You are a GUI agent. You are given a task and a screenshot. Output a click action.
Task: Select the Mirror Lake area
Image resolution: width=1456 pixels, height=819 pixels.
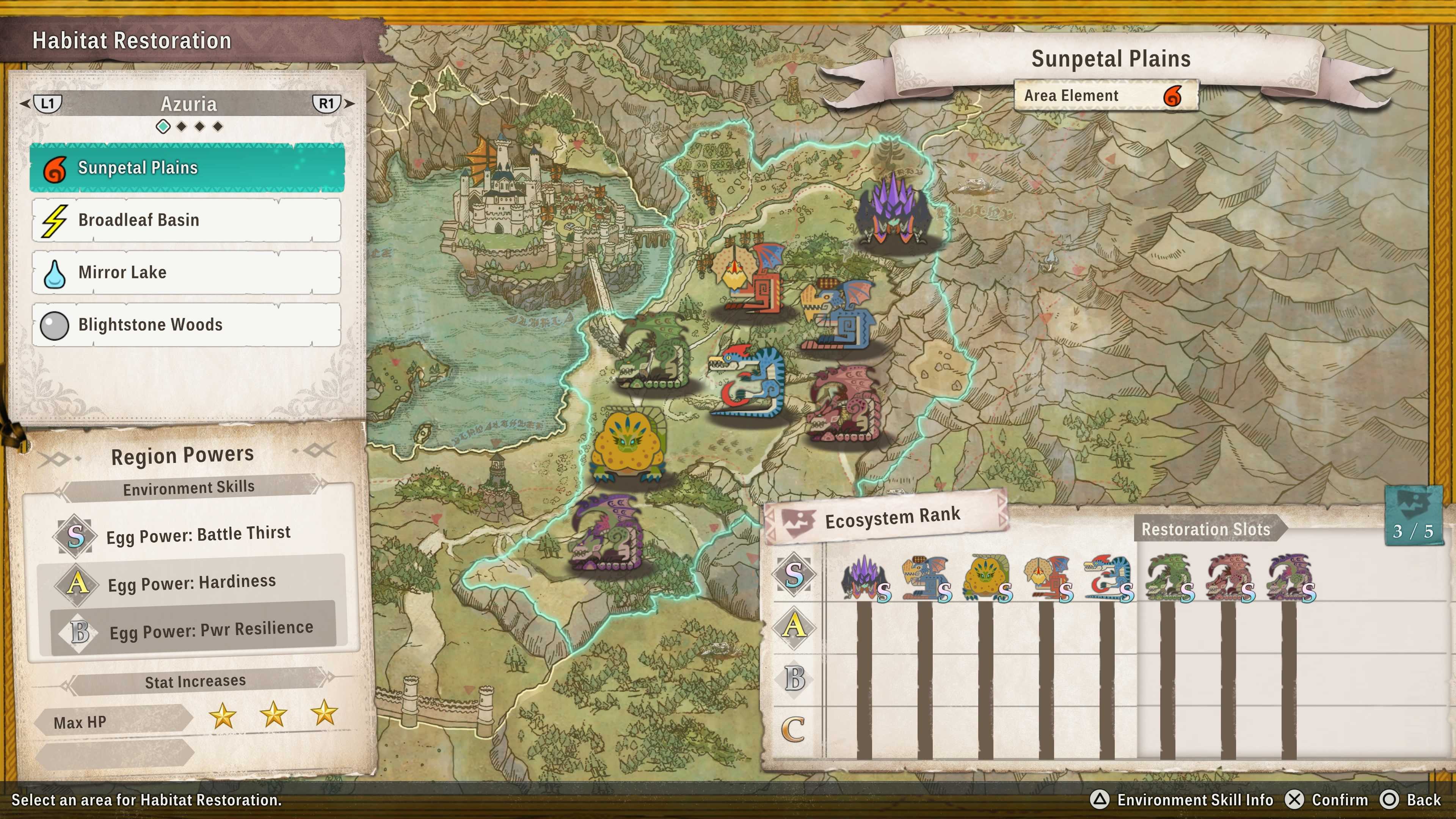click(x=187, y=273)
